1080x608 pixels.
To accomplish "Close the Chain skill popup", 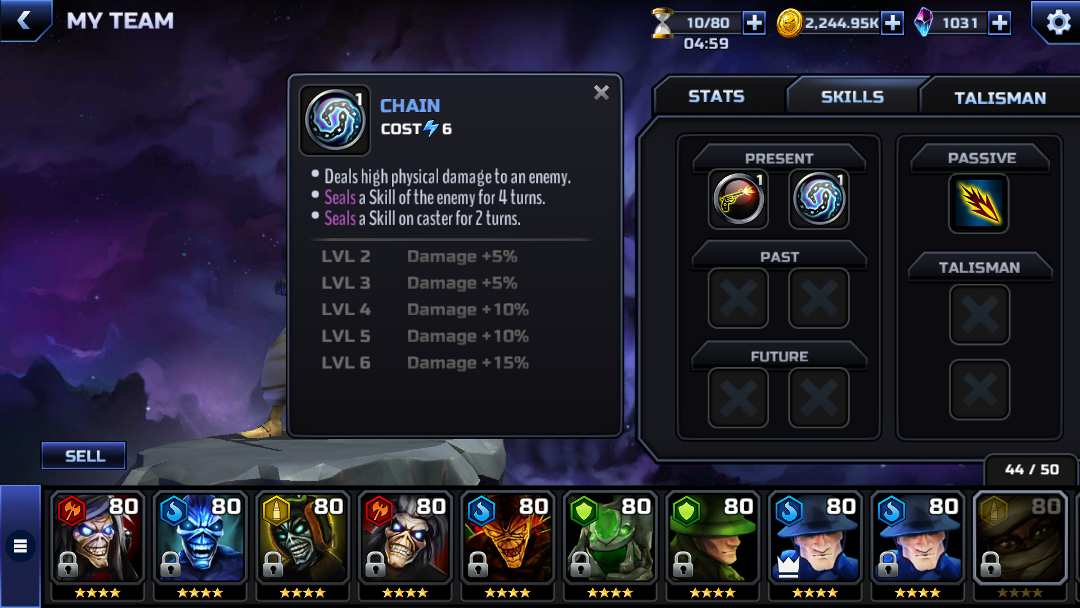I will click(x=601, y=93).
